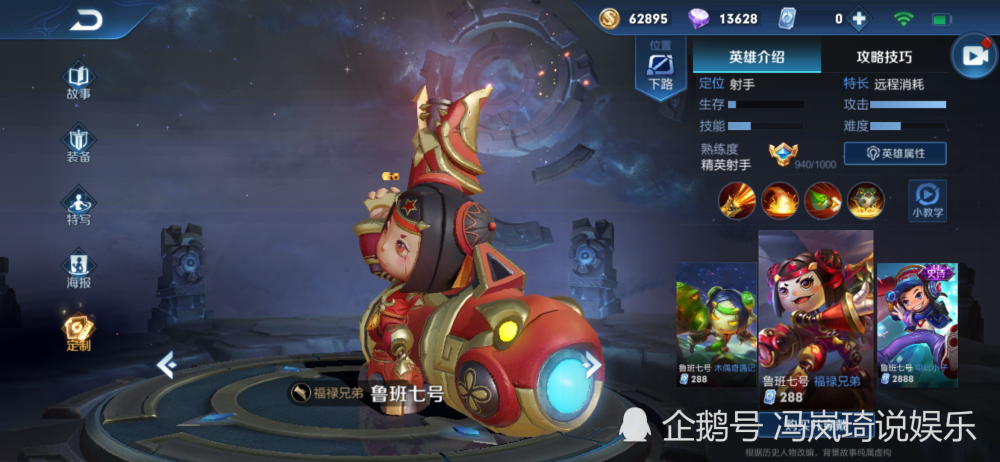Switch to the 攻略技巧 tab
Screen dimensions: 1000x462
pyautogui.click(x=884, y=57)
